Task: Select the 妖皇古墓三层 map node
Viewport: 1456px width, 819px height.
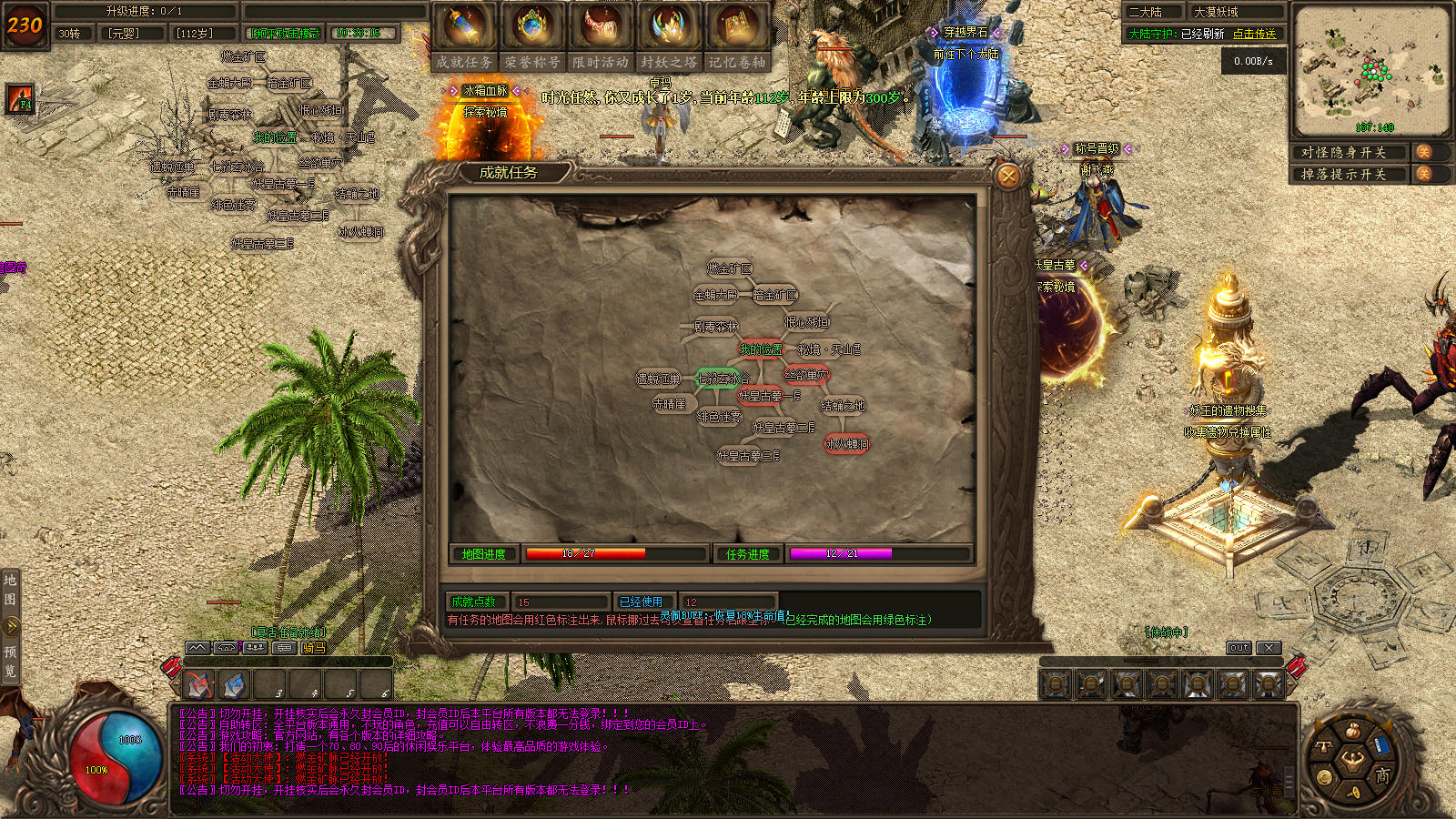Action: point(748,455)
